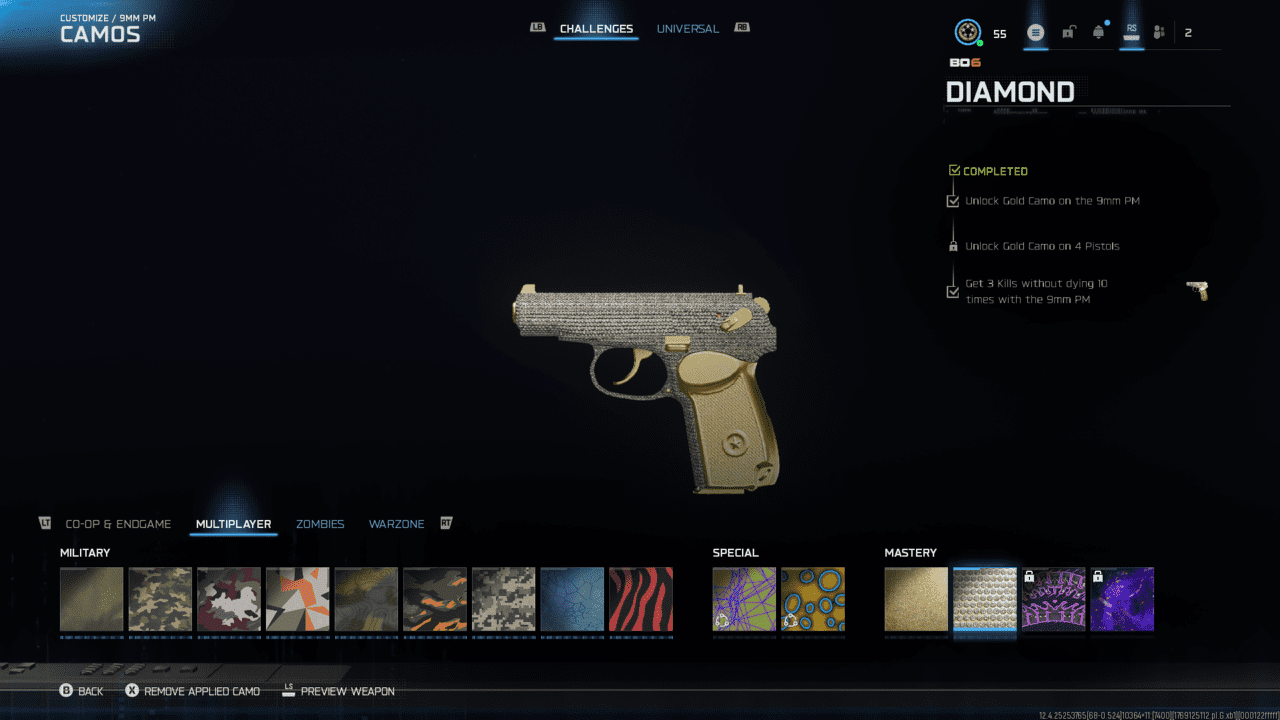Viewport: 1280px width, 720px height.
Task: Open the social friends icon
Action: (x=1159, y=33)
